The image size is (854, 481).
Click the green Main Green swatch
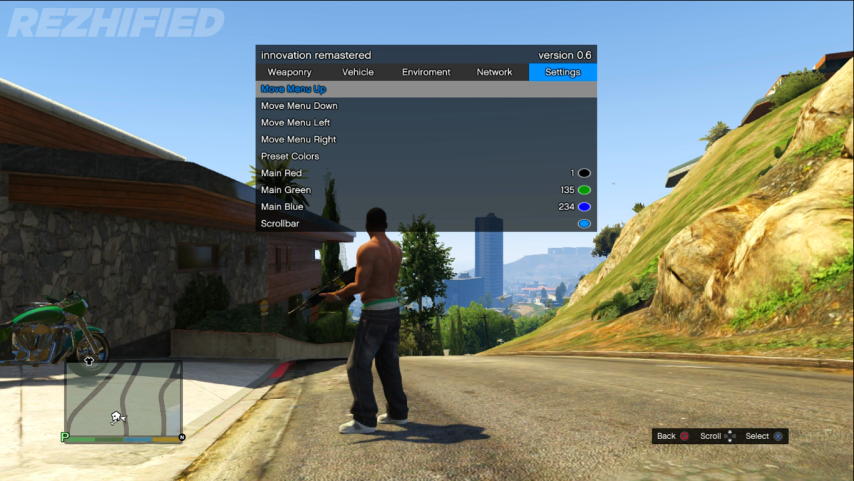pyautogui.click(x=584, y=190)
